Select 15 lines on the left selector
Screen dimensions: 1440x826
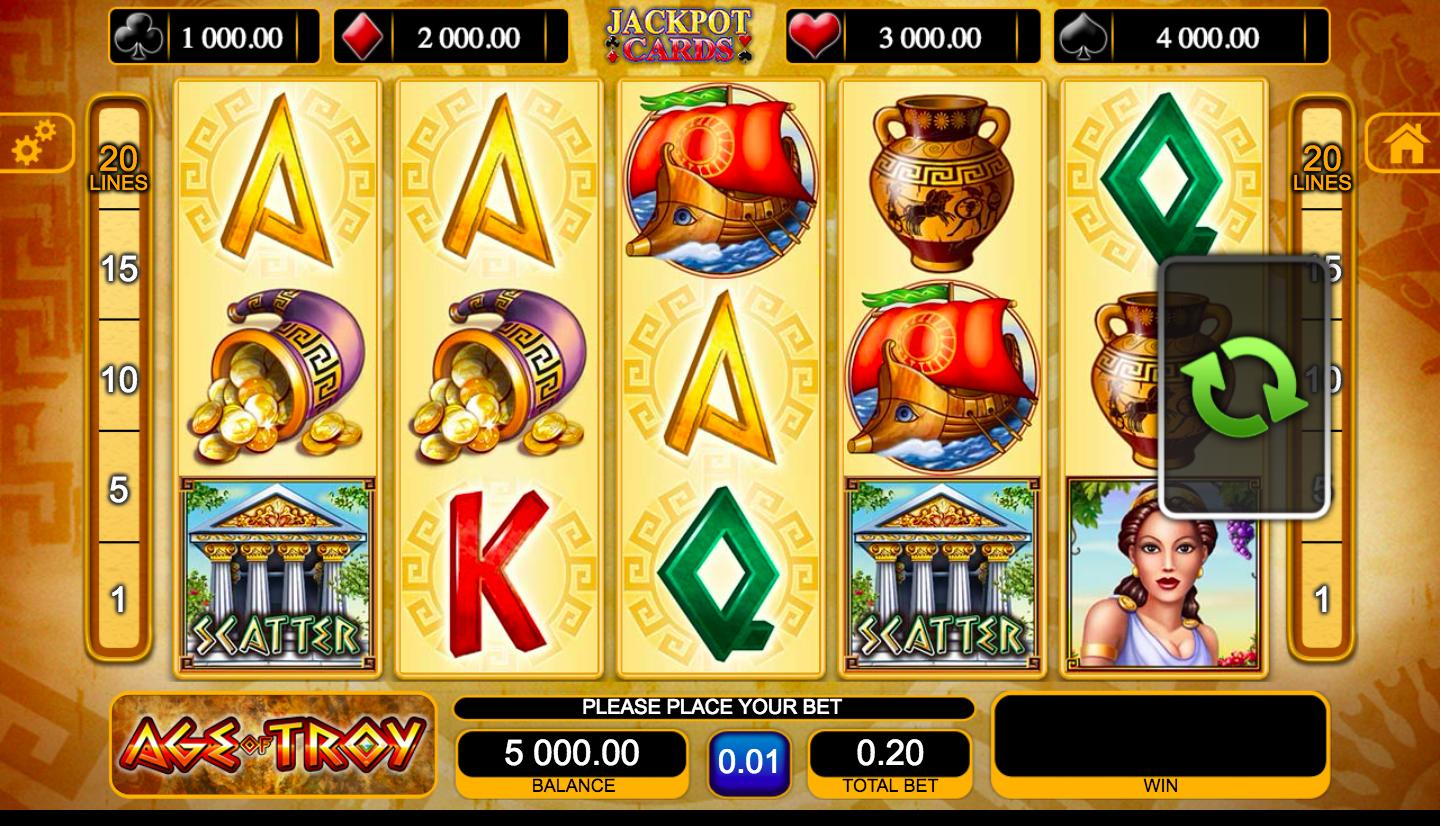[x=118, y=270]
